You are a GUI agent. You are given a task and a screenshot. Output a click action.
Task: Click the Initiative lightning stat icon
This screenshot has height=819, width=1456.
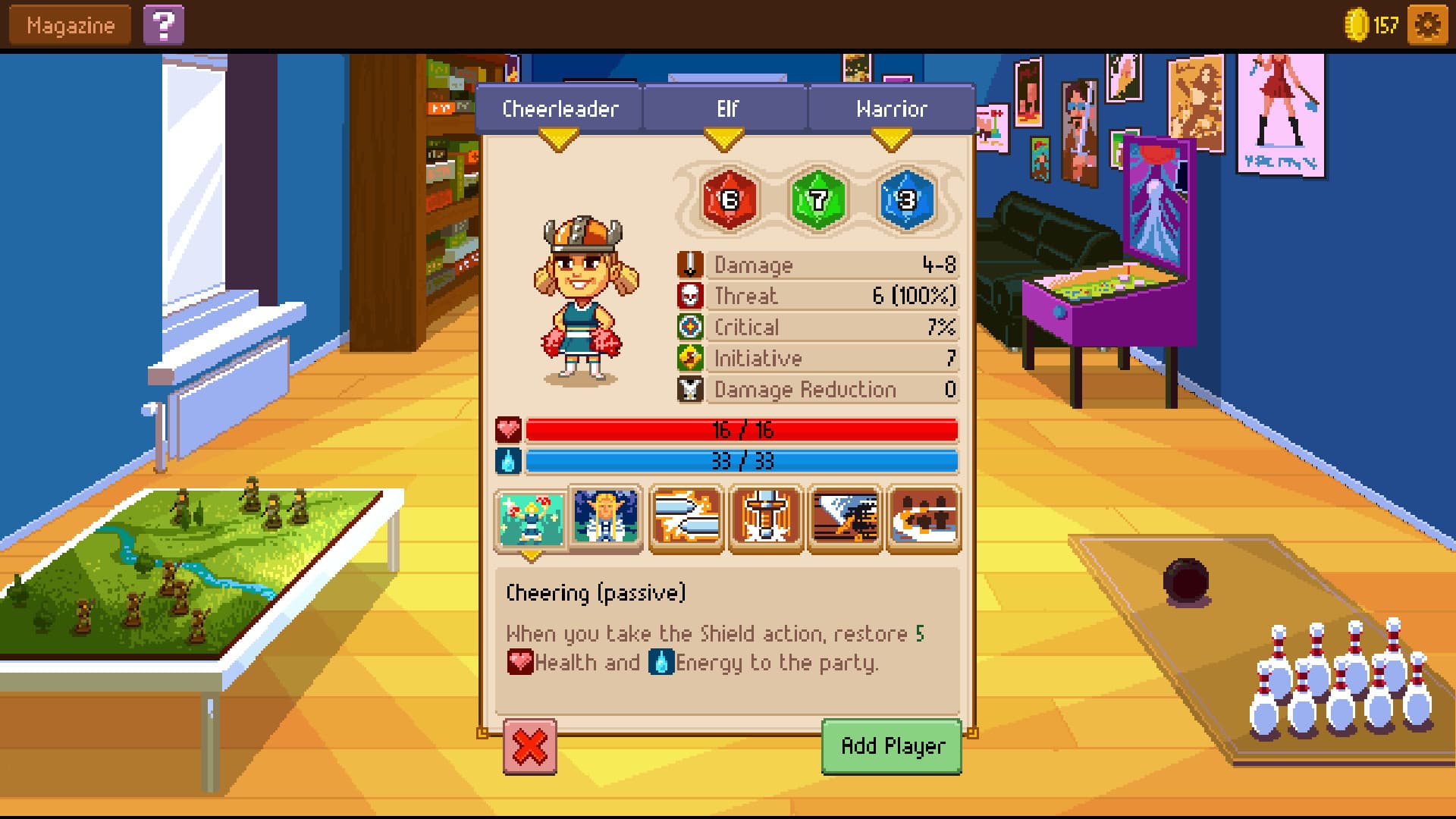pos(691,358)
